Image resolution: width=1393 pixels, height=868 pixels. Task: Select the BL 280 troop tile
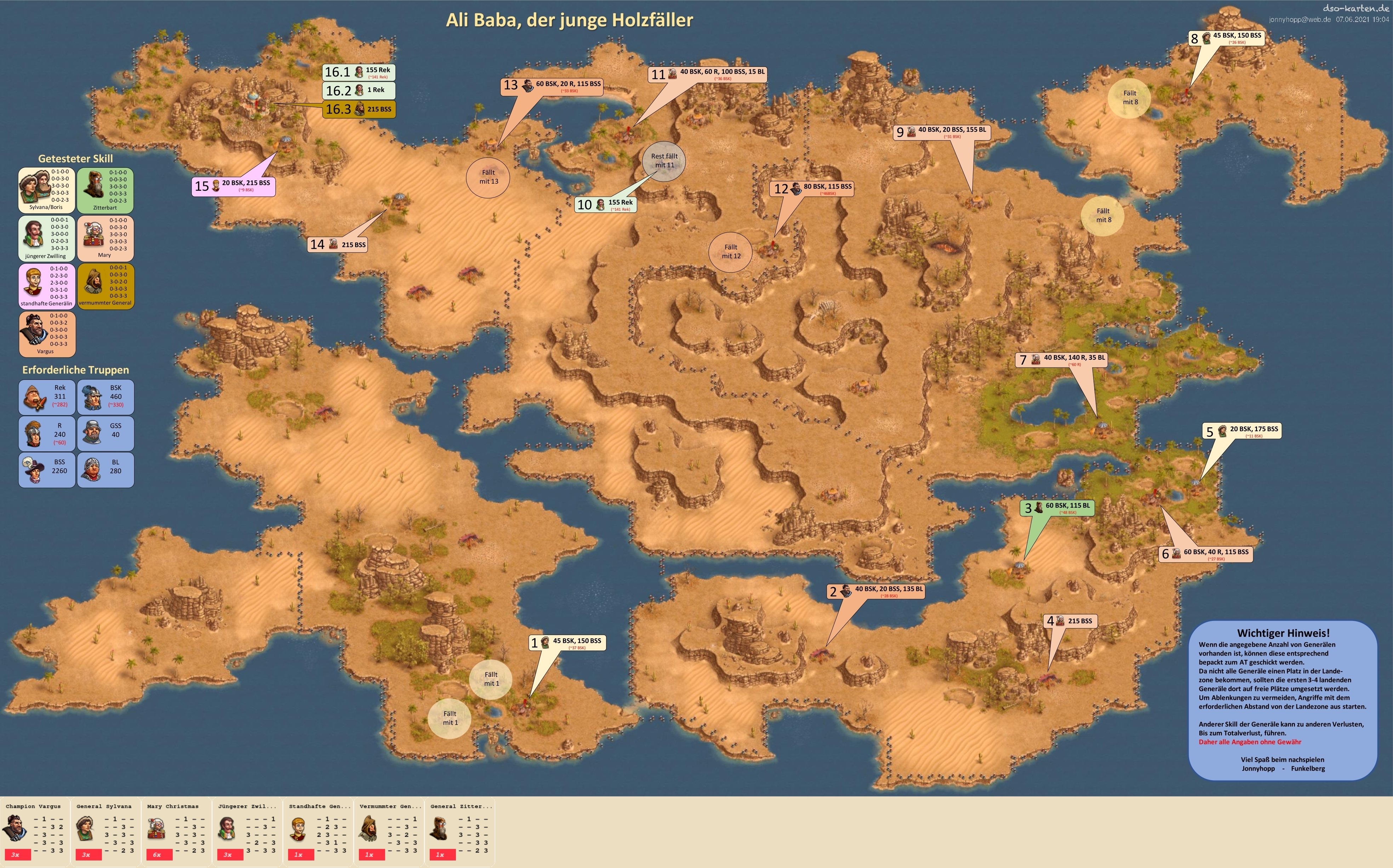105,470
